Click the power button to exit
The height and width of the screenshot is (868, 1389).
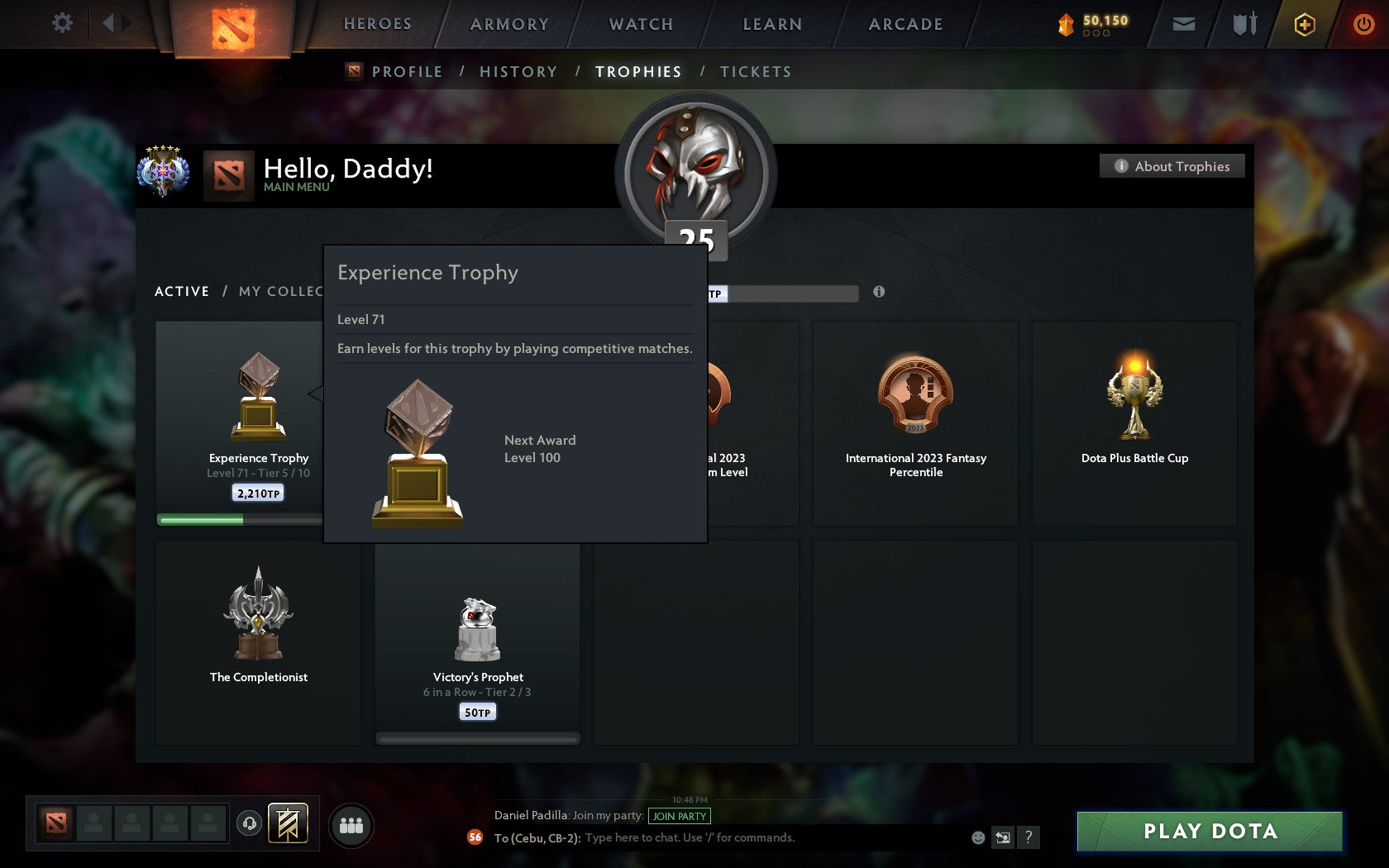point(1364,23)
